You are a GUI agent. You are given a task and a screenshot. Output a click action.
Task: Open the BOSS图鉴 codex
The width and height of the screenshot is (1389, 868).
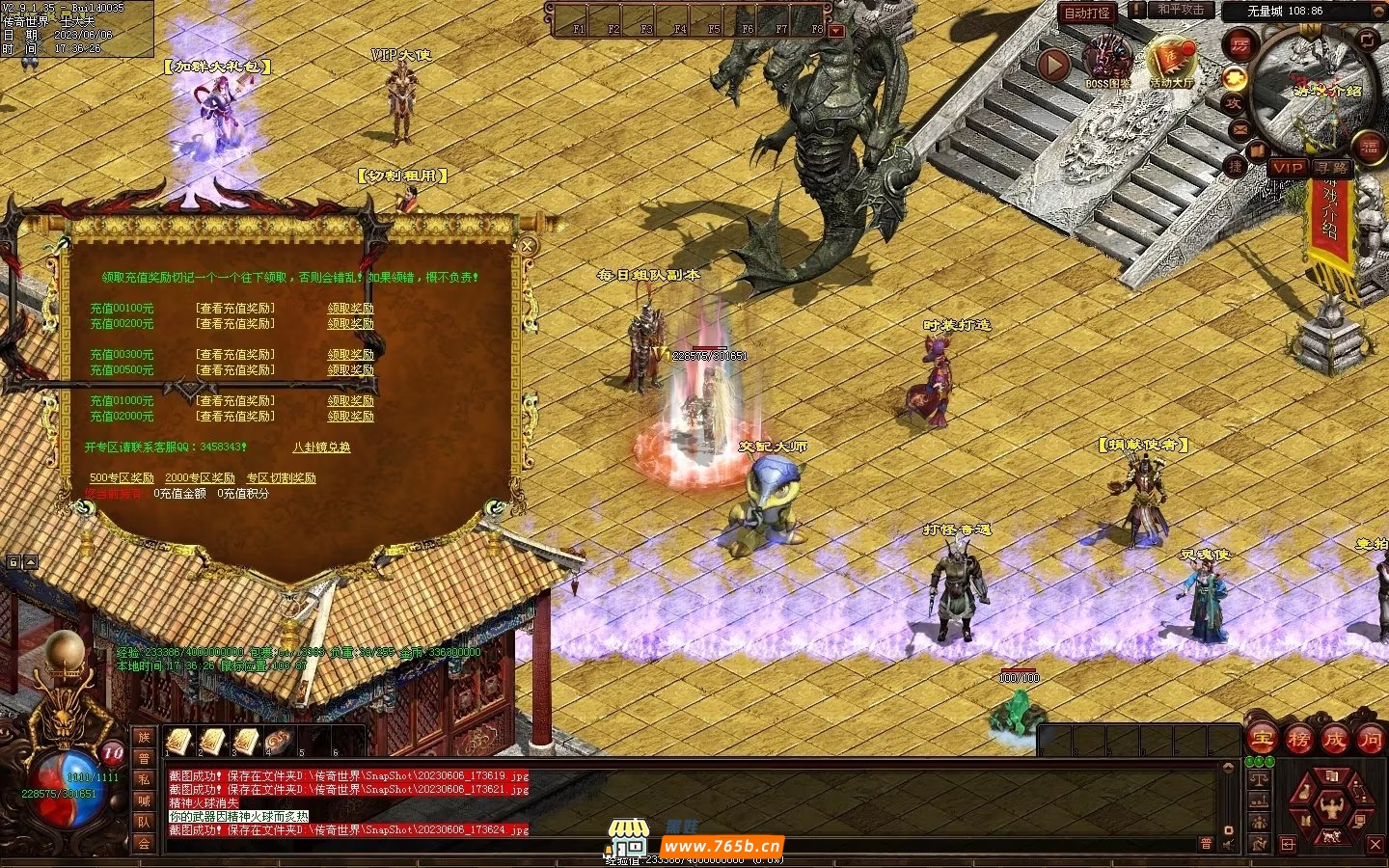point(1106,62)
